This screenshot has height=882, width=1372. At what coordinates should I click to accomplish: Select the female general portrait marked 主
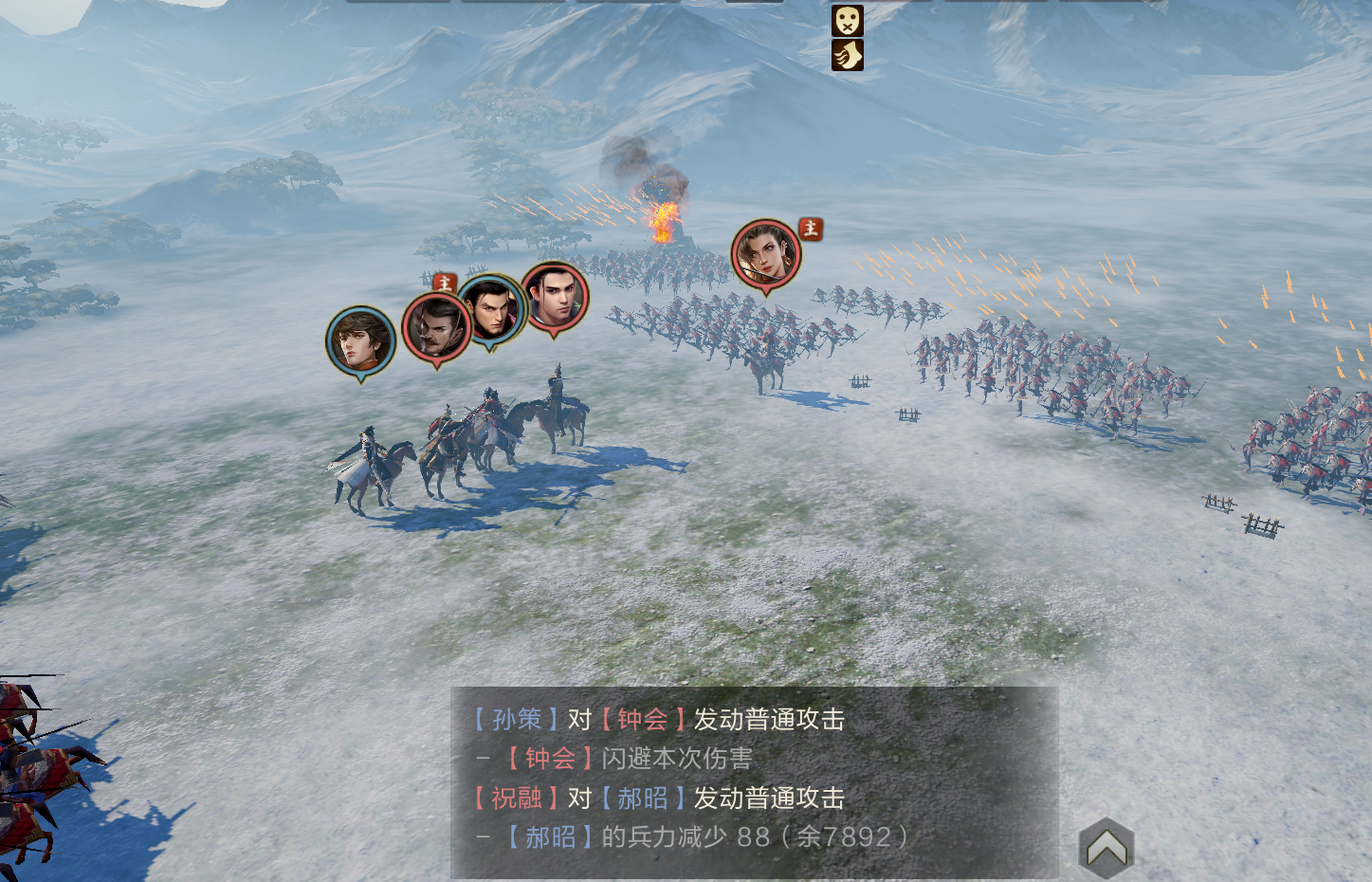pos(765,254)
